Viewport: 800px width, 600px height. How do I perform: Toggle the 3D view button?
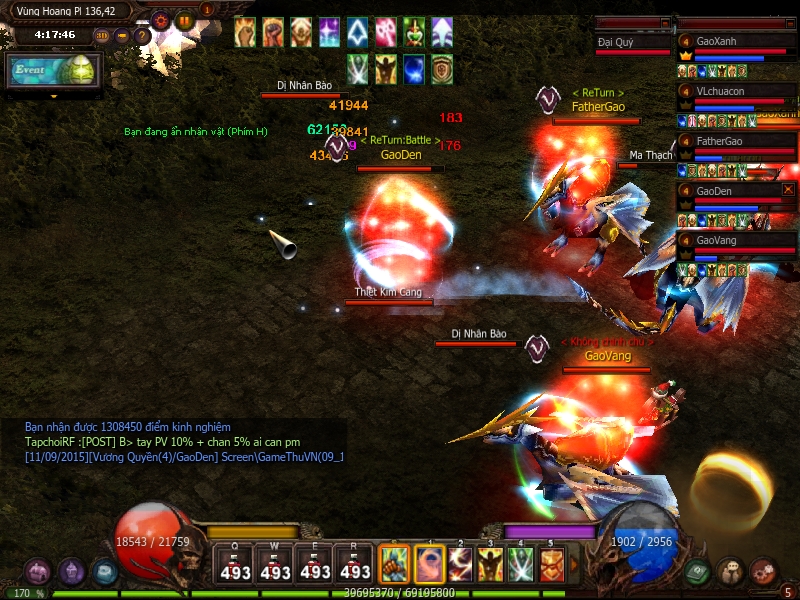(x=102, y=36)
